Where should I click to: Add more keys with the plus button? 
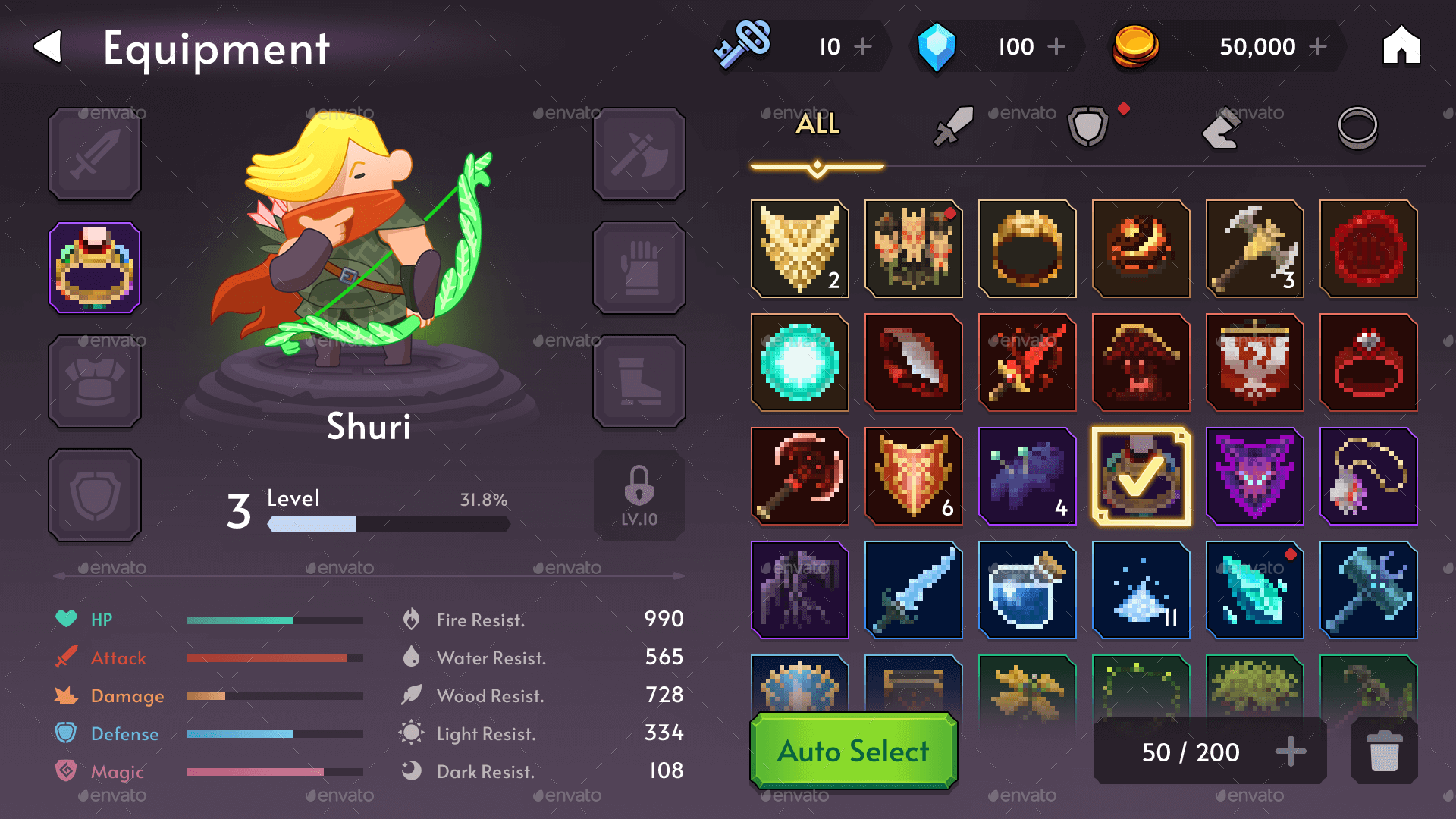(x=864, y=46)
